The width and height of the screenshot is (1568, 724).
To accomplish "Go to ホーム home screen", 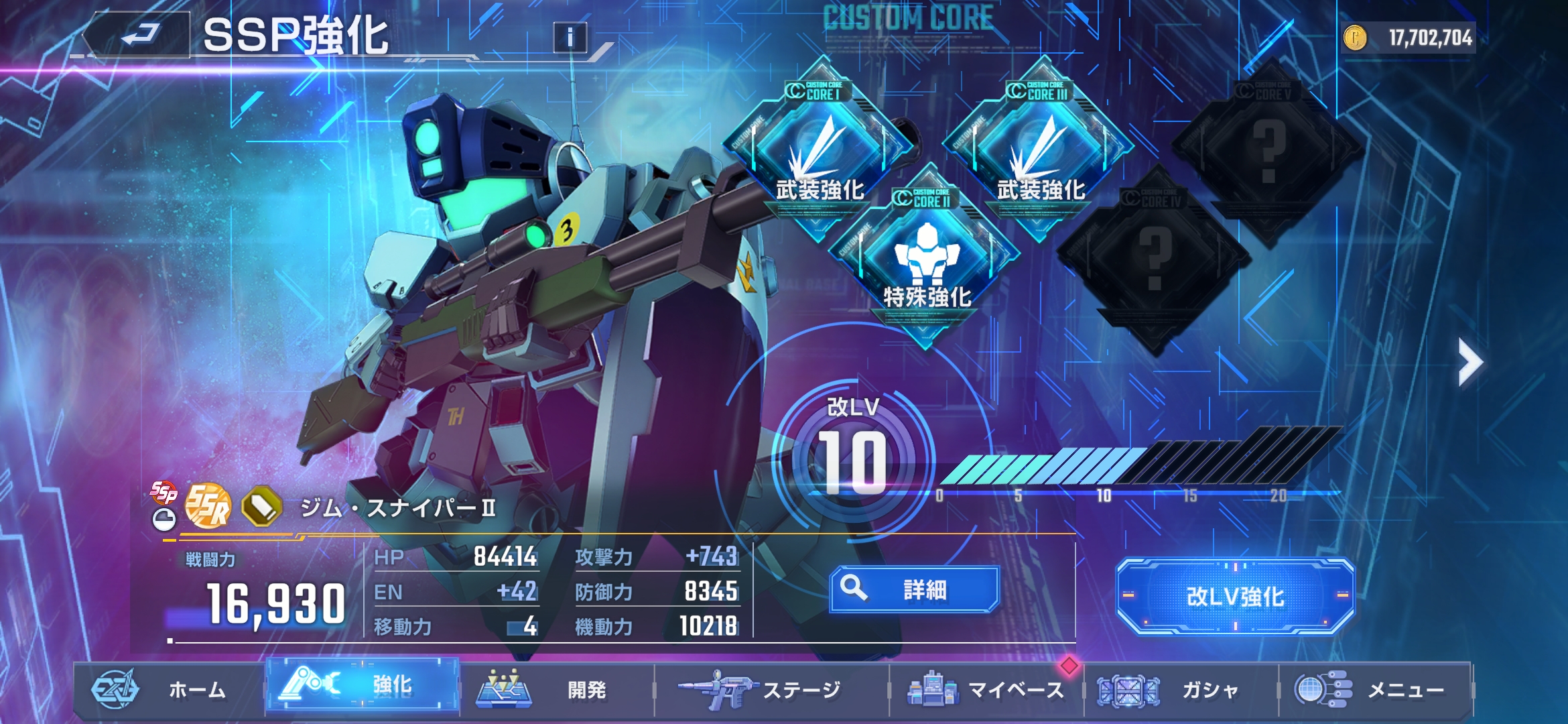I will coord(168,689).
